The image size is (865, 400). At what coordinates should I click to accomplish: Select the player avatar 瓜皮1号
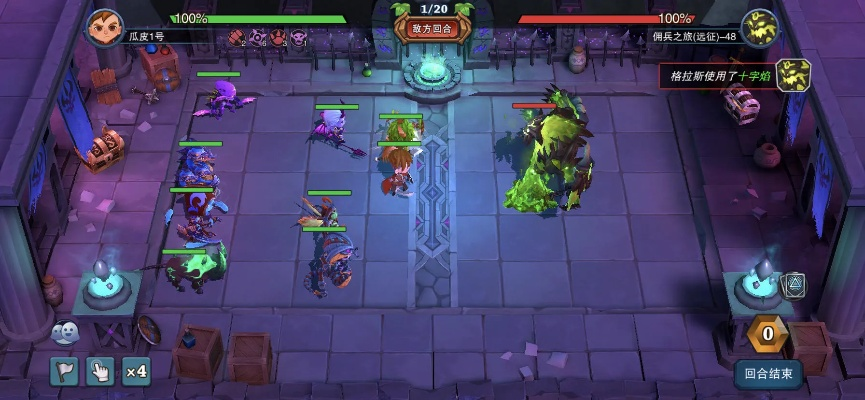[103, 27]
